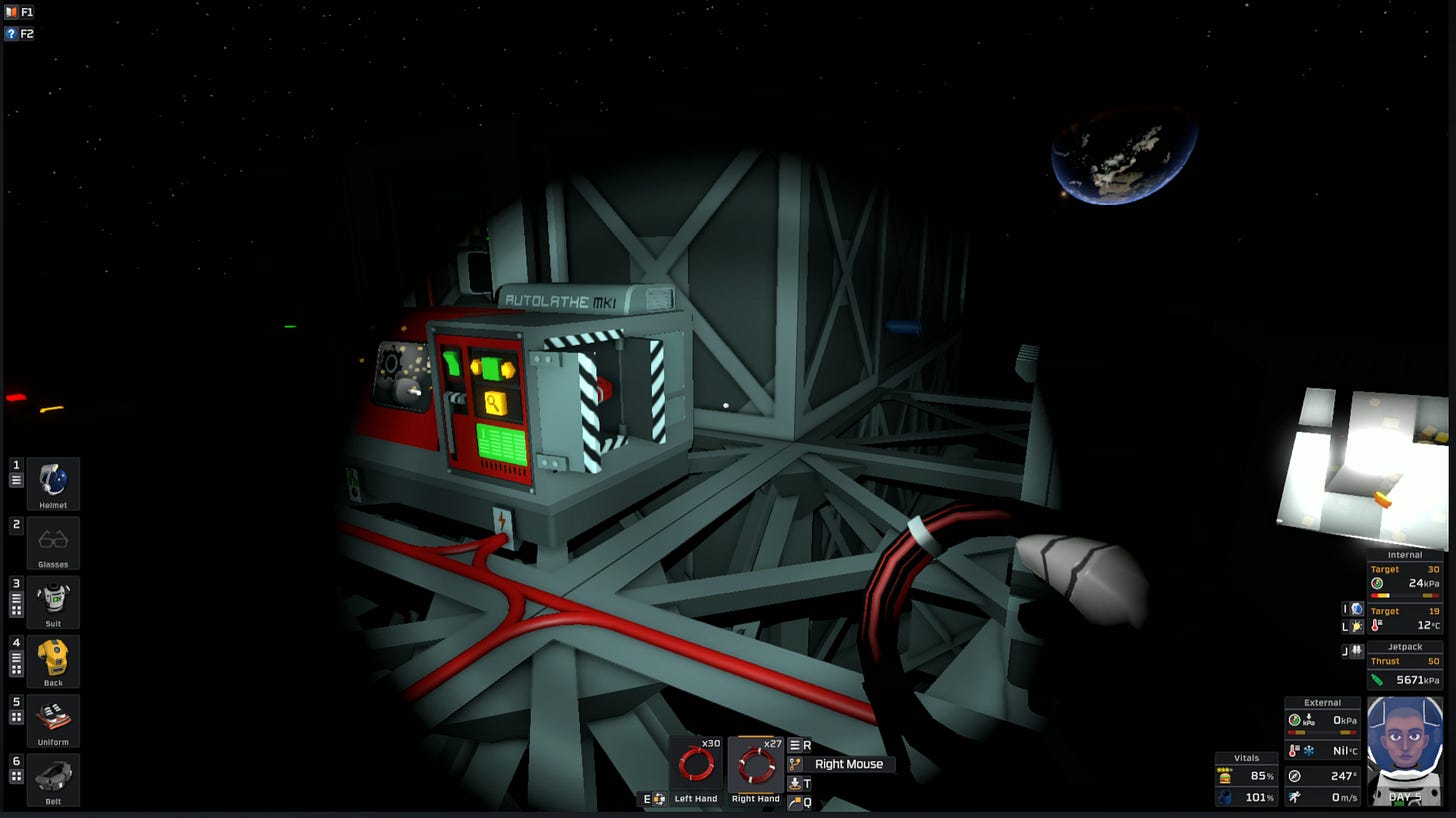The image size is (1456, 818).
Task: Select the Left Hand cable coil slot
Action: pyautogui.click(x=696, y=765)
